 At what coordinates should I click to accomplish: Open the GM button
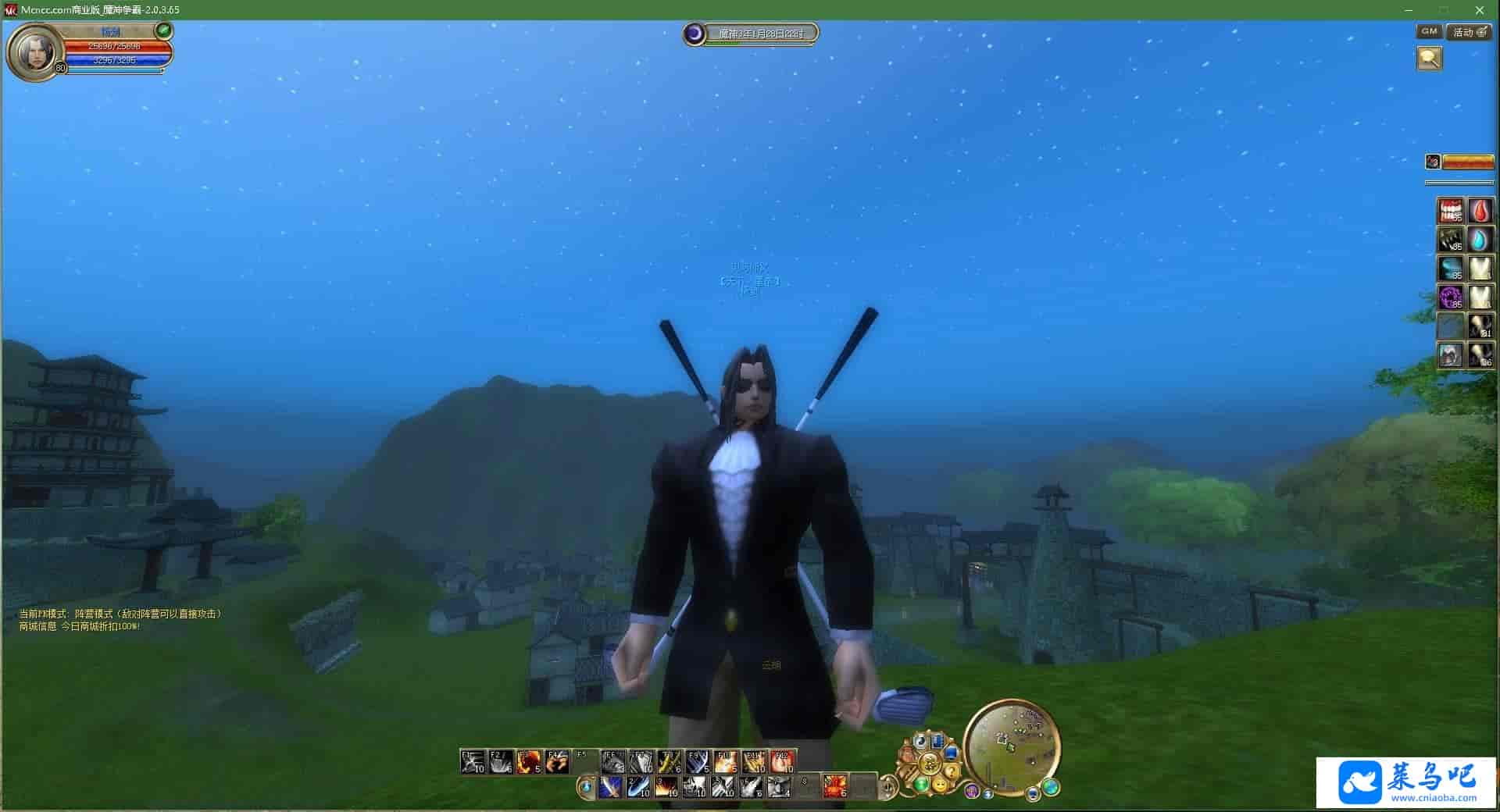1429,32
